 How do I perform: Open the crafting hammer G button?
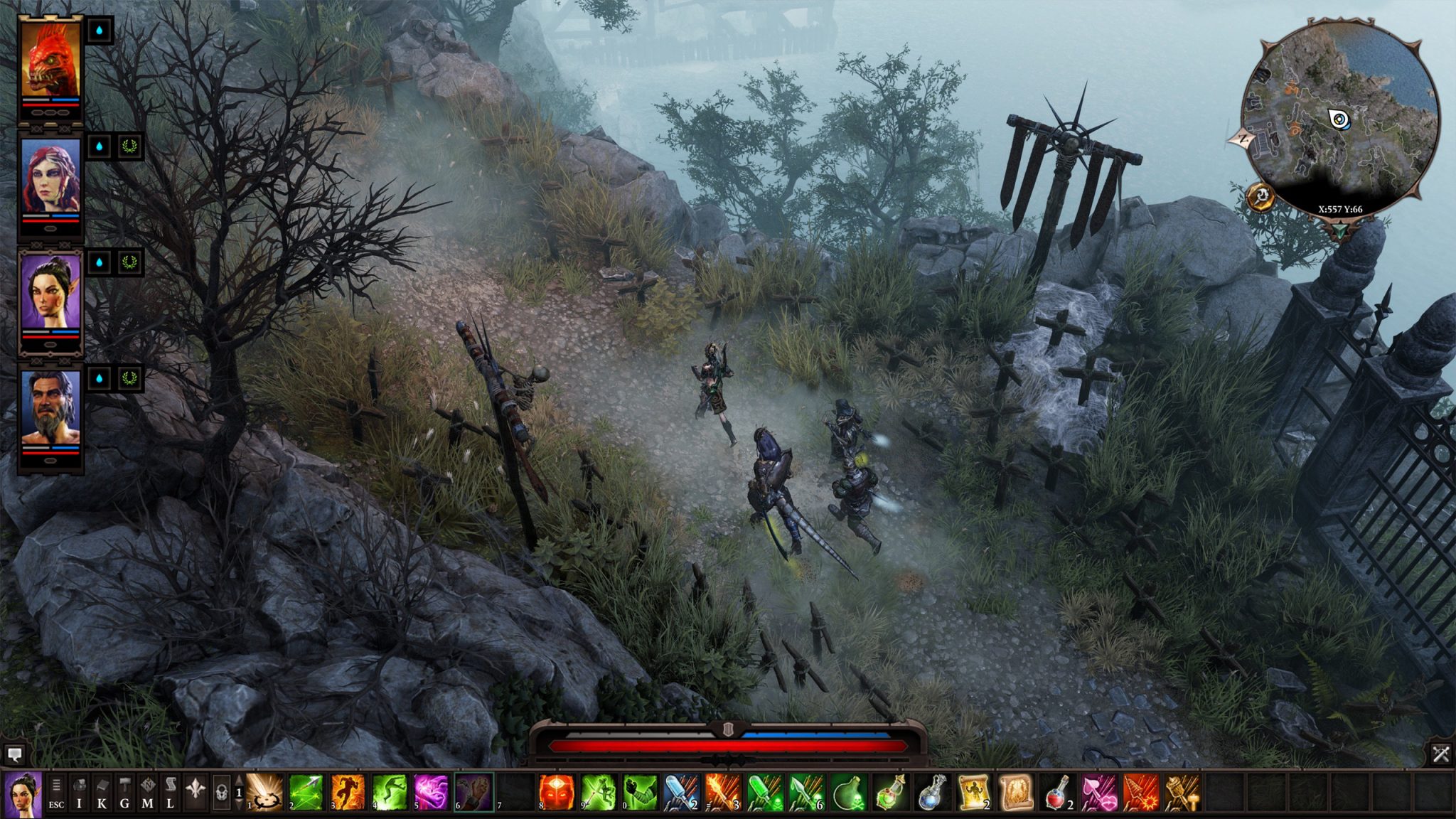[x=125, y=793]
